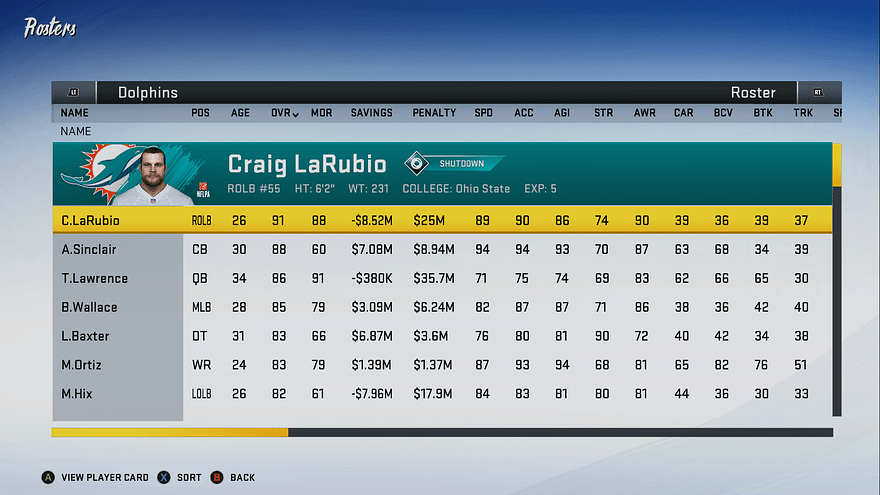The width and height of the screenshot is (880, 495).
Task: Sort by the PENALTY column header
Action: [x=434, y=113]
